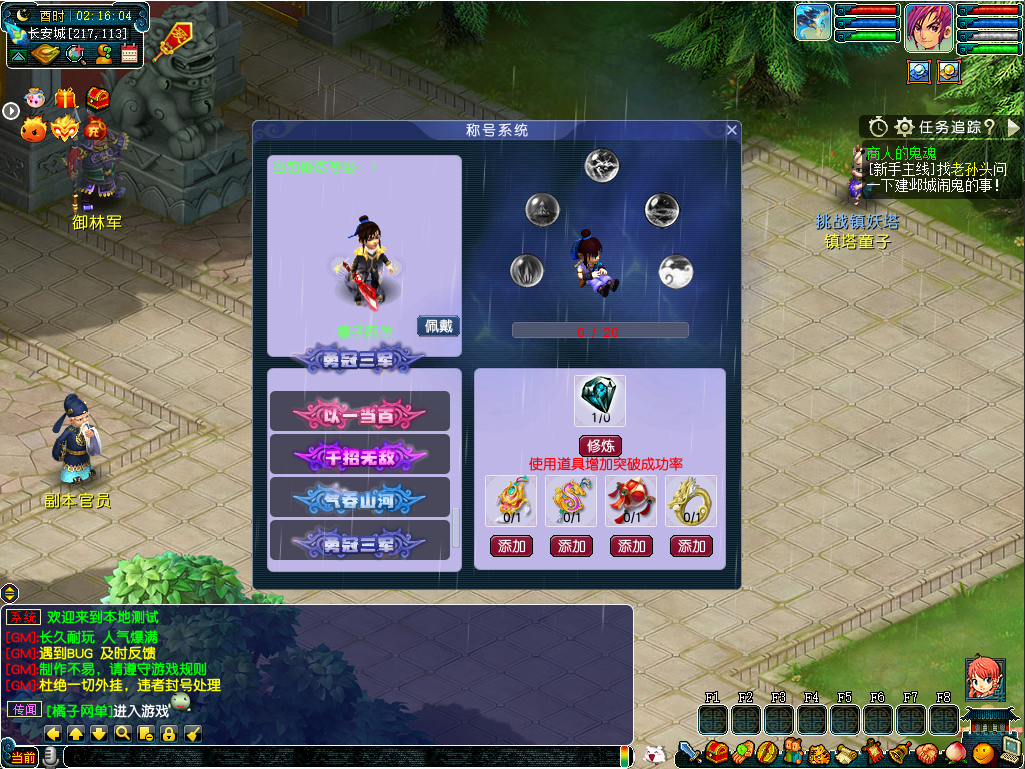Add the golden dragon ring item
1025x769 pixels.
click(691, 546)
